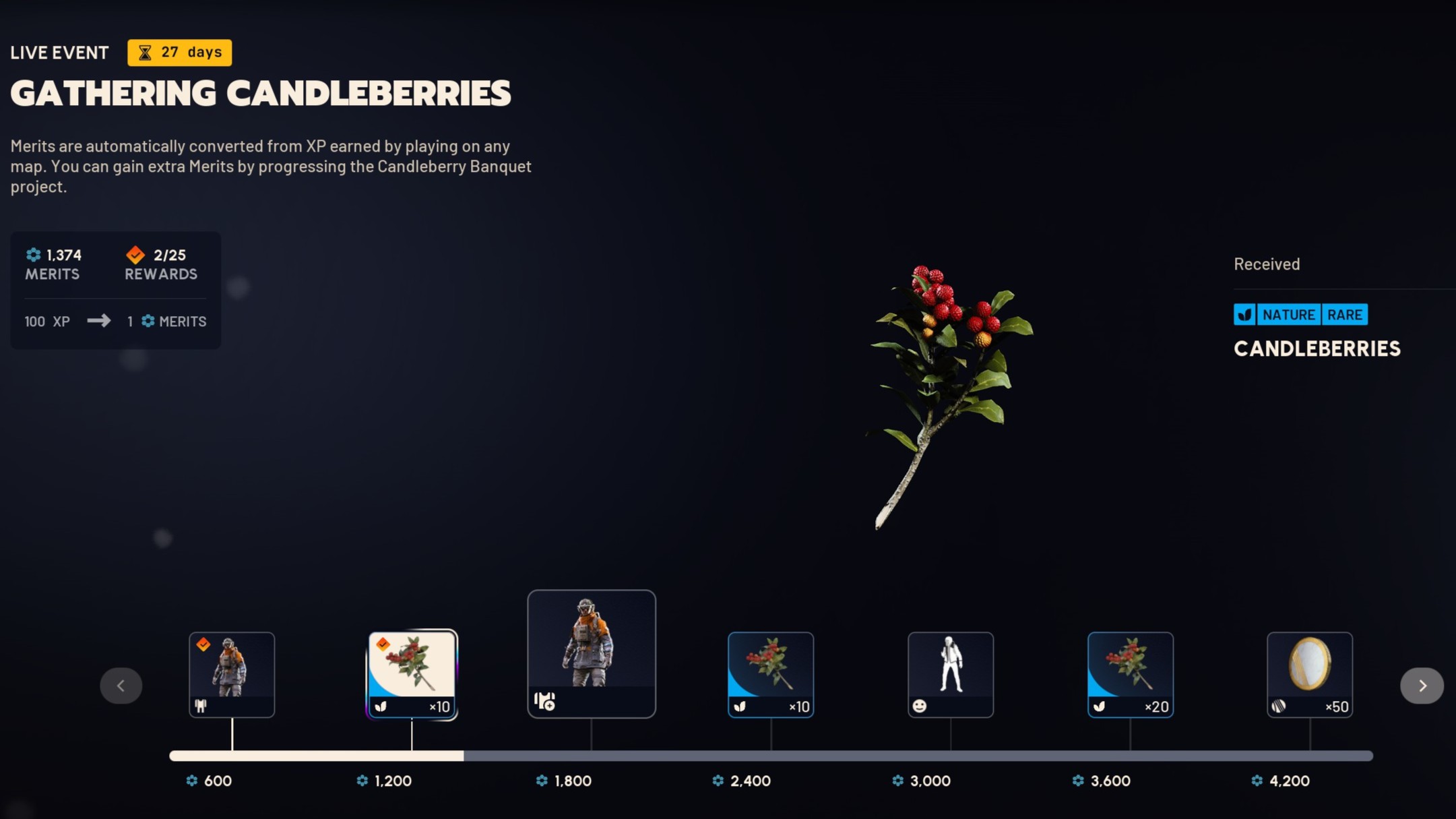1456x819 pixels.
Task: Click the Merits flower icon in the summary box
Action: [x=33, y=255]
